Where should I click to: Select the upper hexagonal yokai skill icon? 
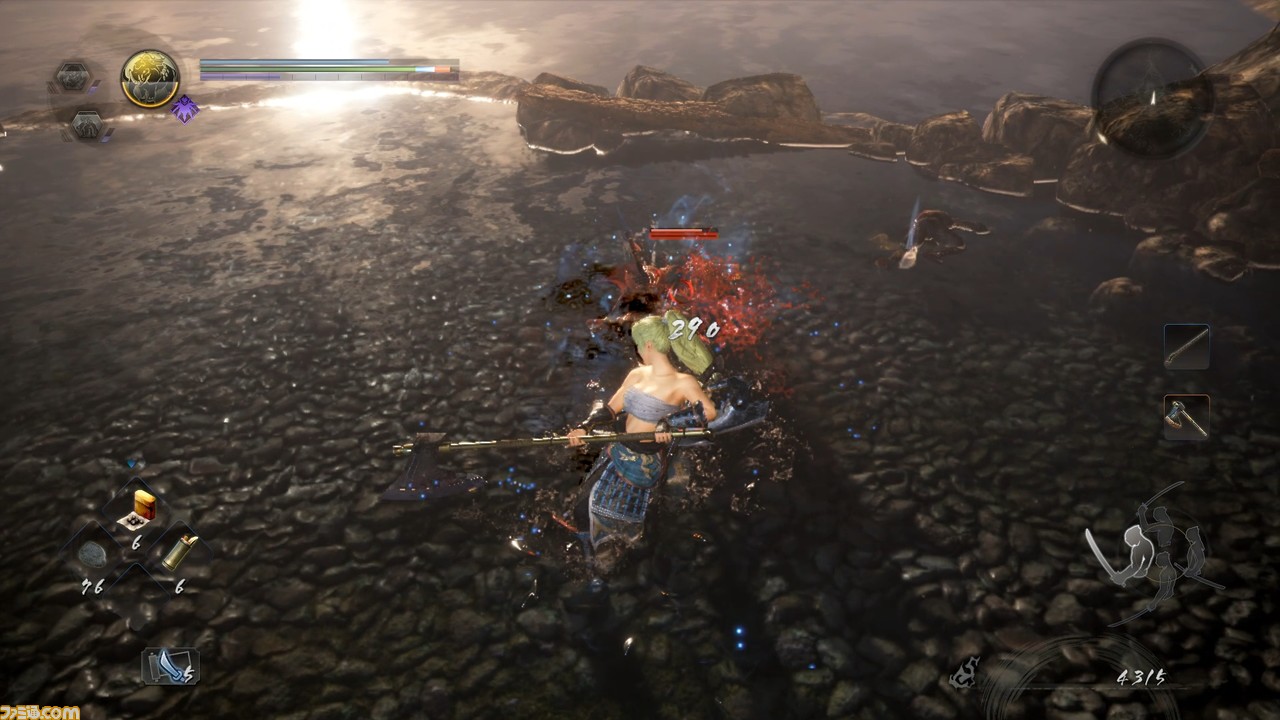coord(74,76)
